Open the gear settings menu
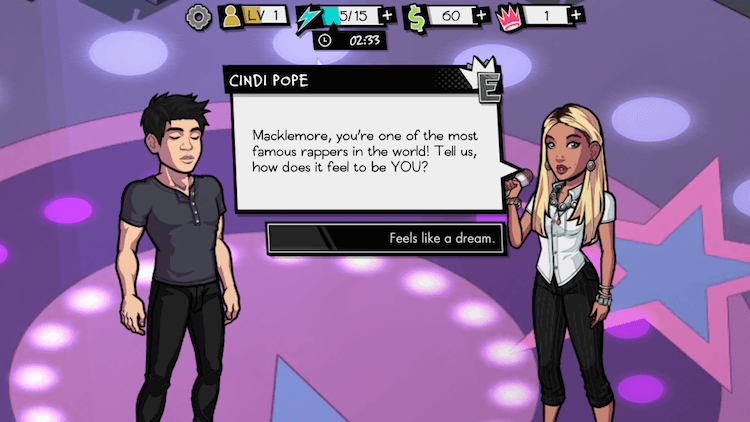 pos(199,16)
